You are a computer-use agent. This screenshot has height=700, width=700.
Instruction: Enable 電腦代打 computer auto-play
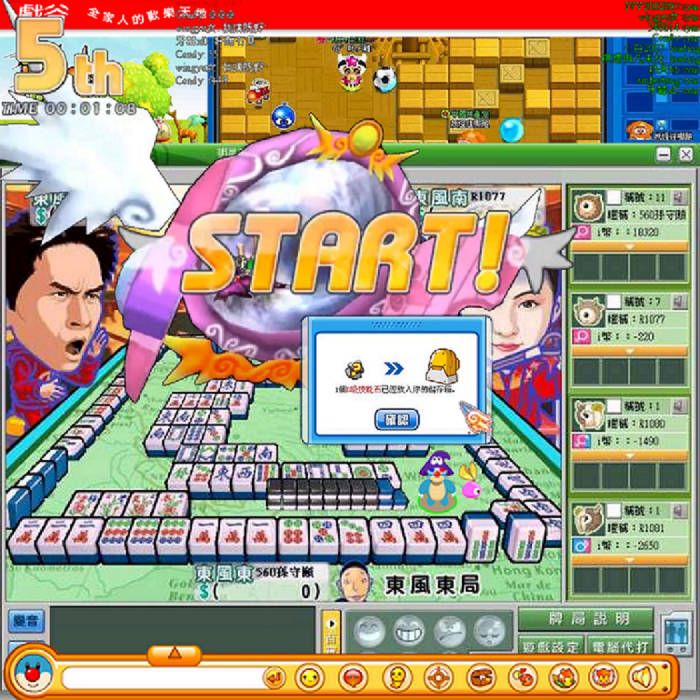click(x=619, y=645)
